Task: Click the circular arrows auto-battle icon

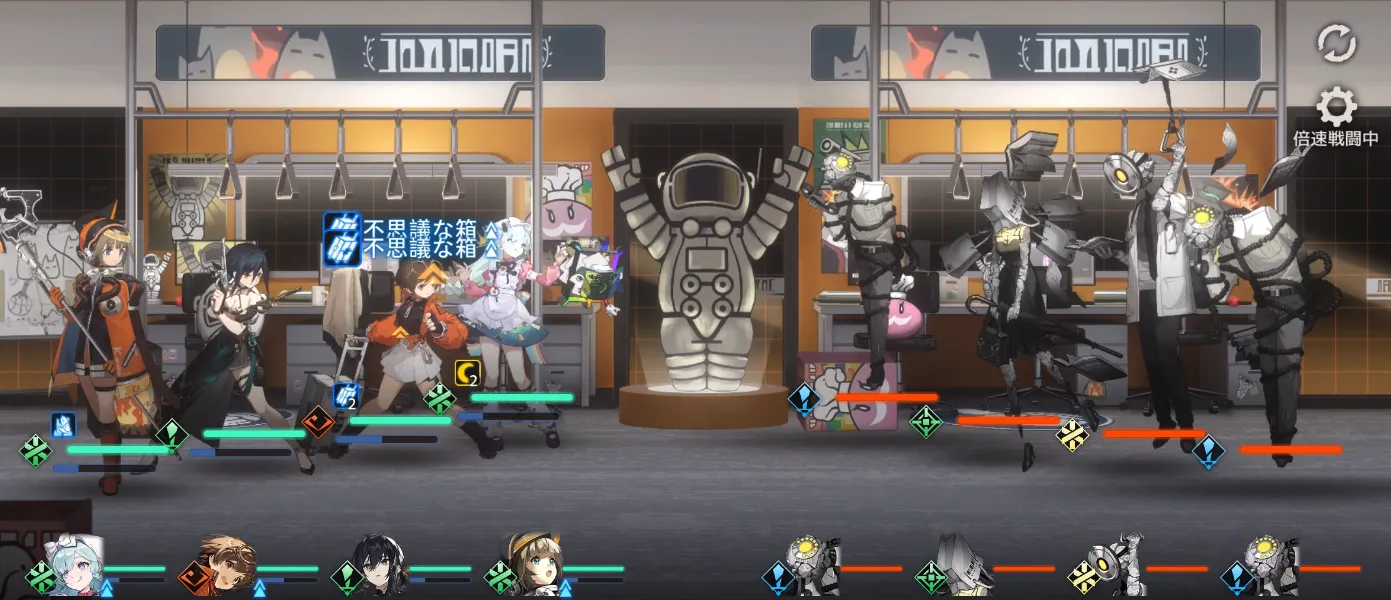Action: (1336, 43)
